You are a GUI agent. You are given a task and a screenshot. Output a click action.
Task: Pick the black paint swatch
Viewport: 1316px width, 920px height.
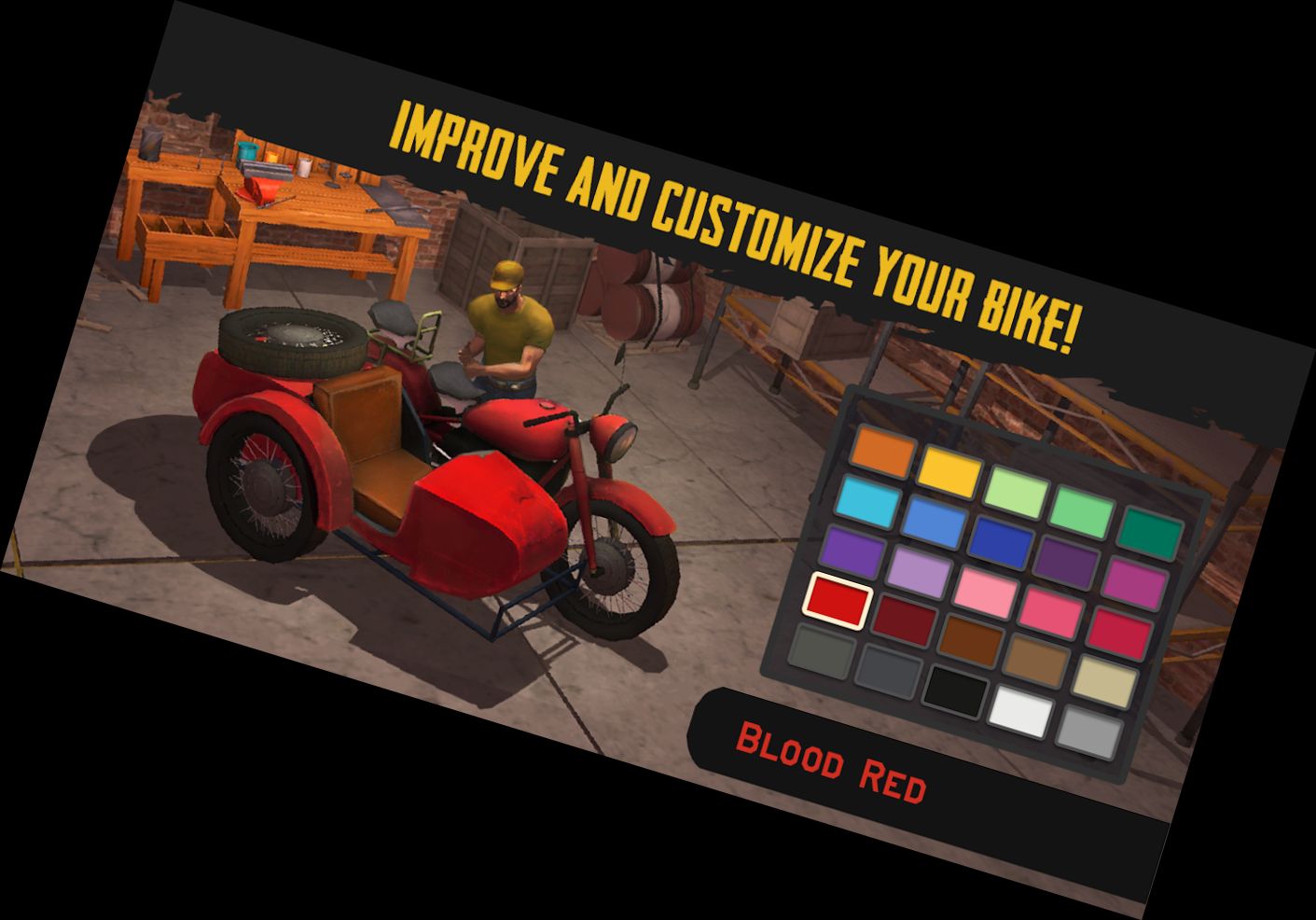coord(957,692)
